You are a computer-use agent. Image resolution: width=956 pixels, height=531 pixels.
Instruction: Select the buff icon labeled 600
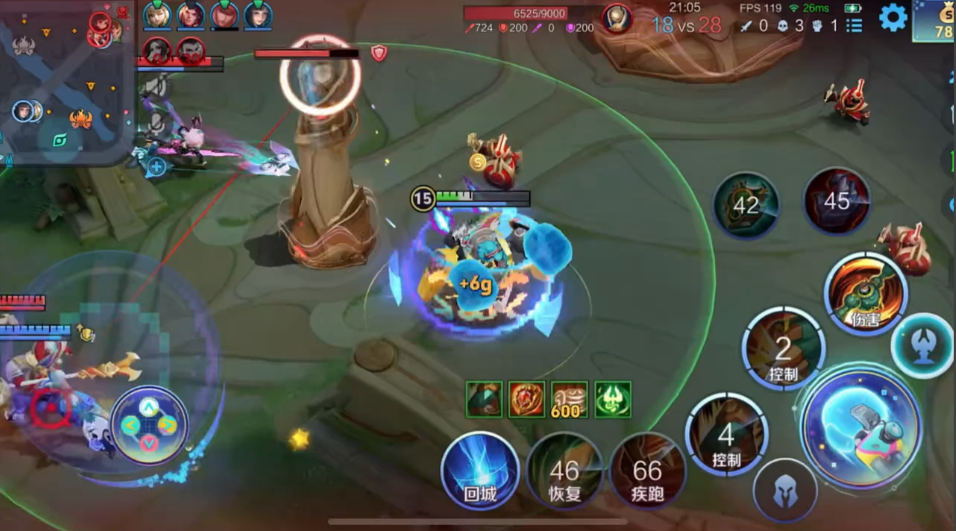pyautogui.click(x=569, y=399)
